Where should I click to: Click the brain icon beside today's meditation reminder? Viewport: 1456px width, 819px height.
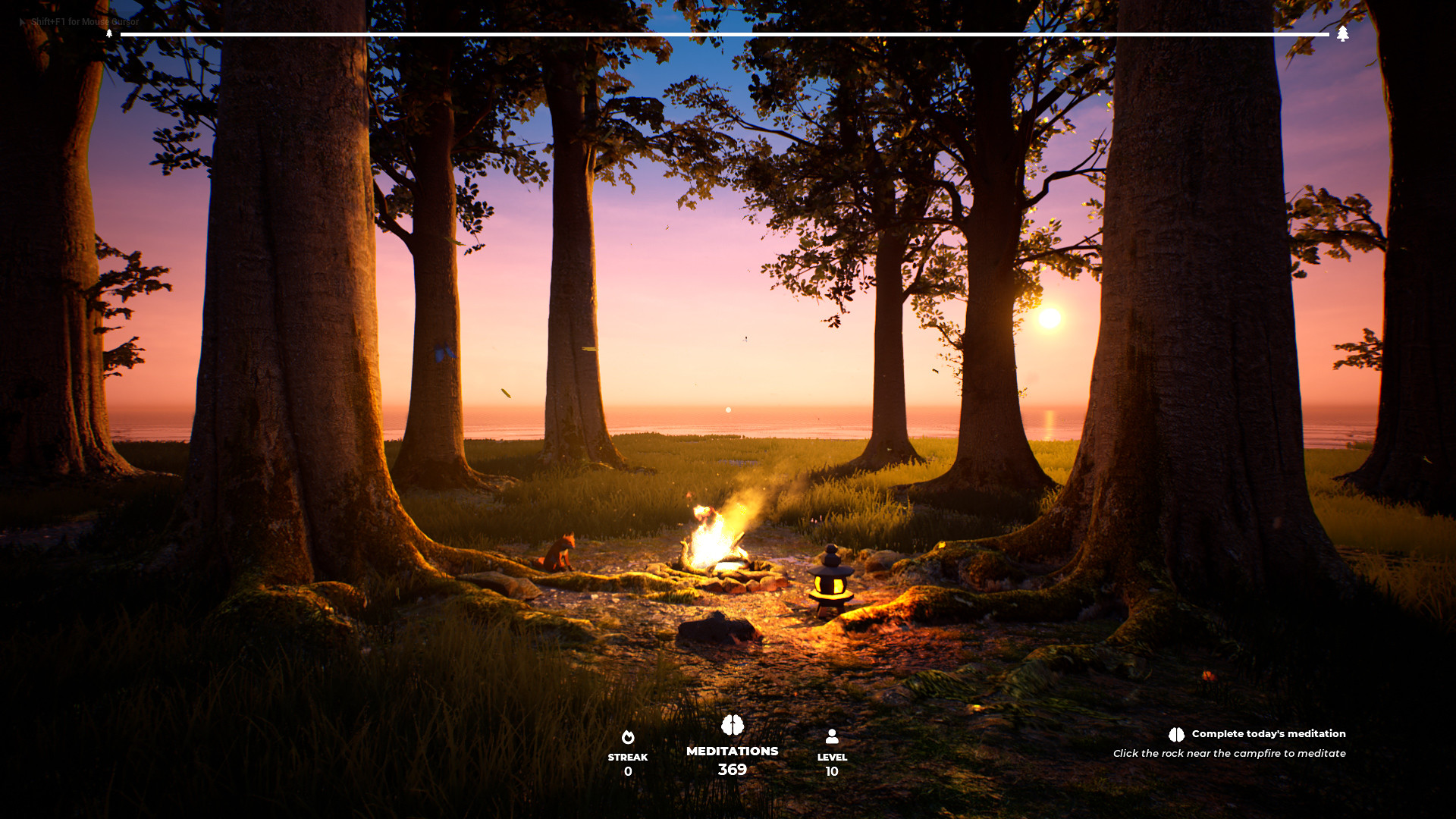point(1175,733)
